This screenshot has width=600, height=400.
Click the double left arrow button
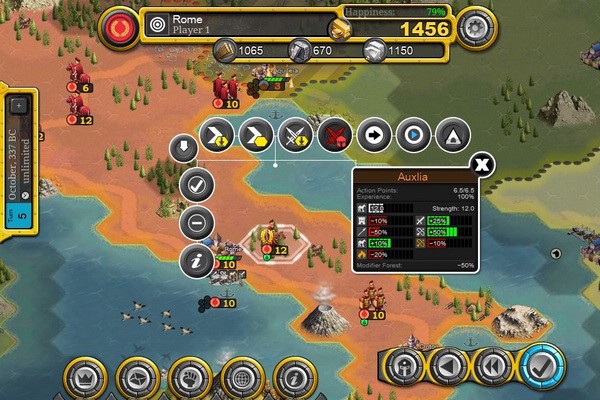[x=491, y=366]
